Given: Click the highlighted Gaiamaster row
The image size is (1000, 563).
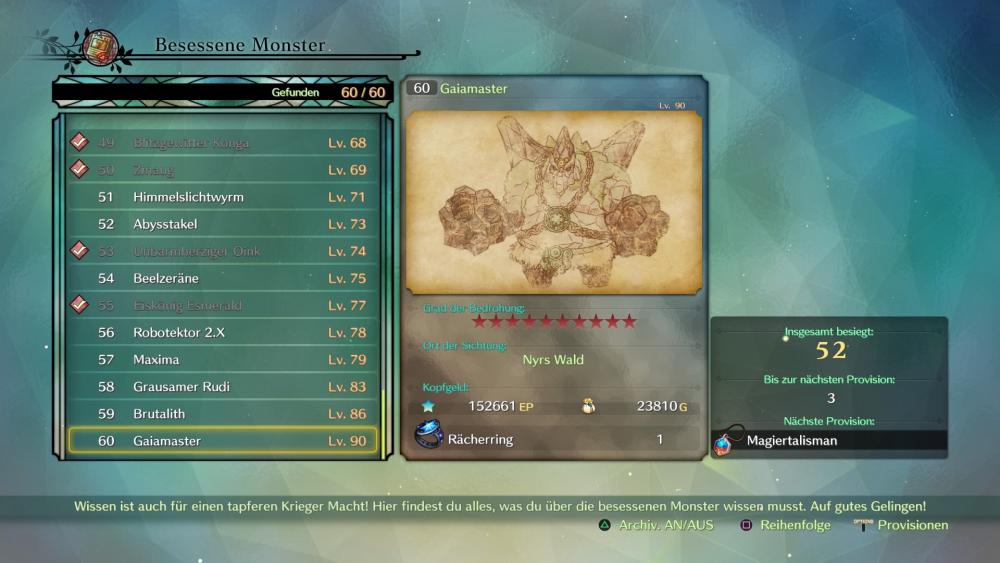Looking at the screenshot, I should click(x=222, y=440).
